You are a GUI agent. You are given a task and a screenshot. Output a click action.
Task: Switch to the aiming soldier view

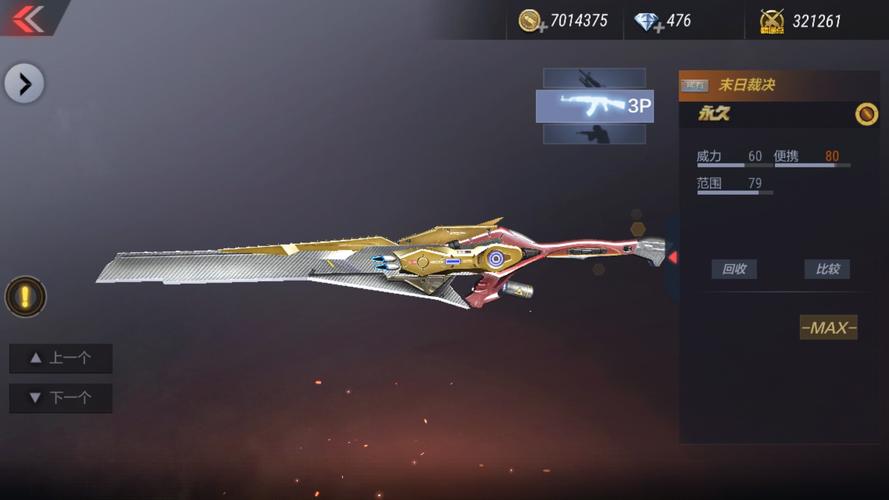tap(594, 134)
